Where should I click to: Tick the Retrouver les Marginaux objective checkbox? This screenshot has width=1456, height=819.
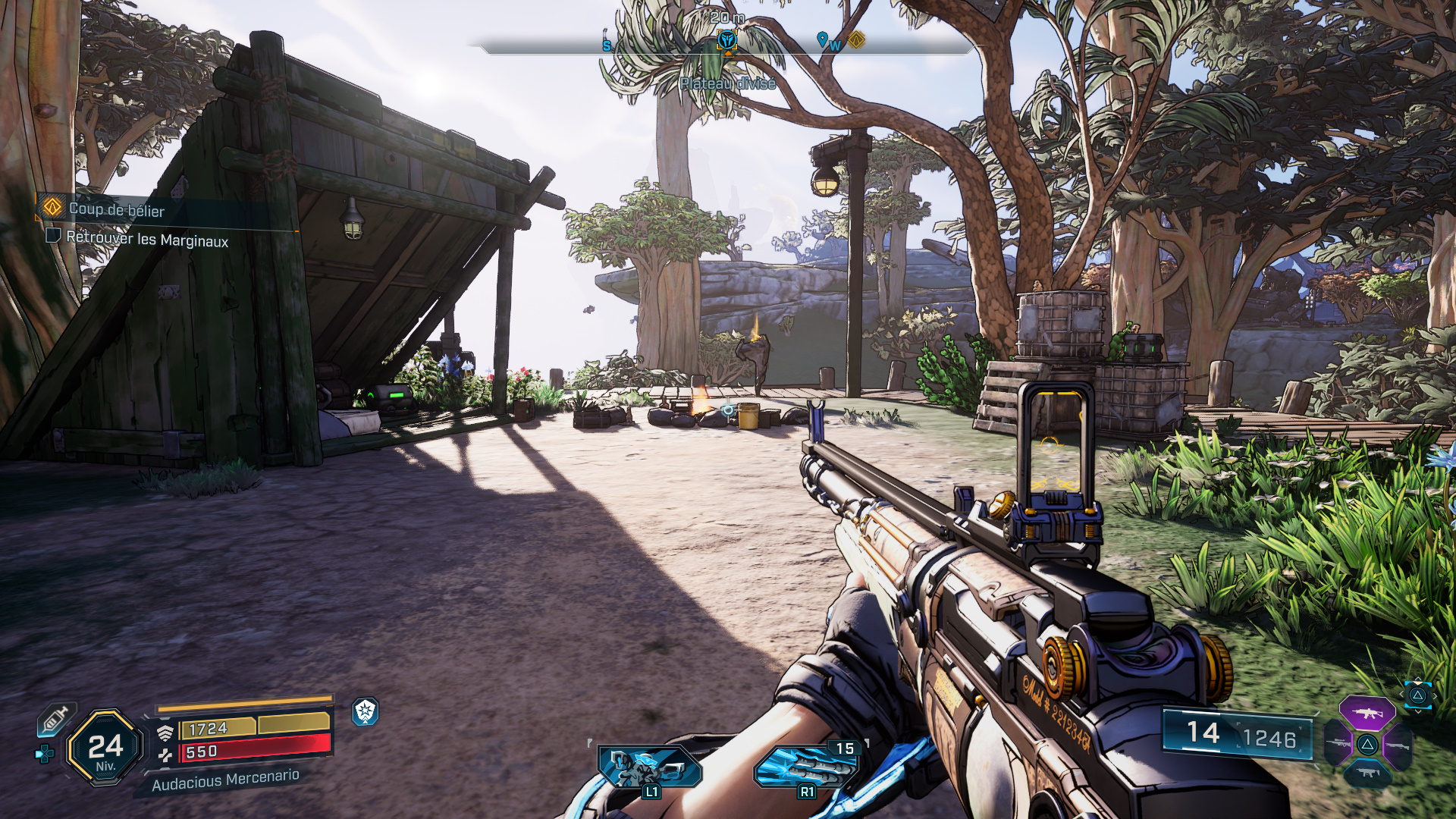(53, 236)
